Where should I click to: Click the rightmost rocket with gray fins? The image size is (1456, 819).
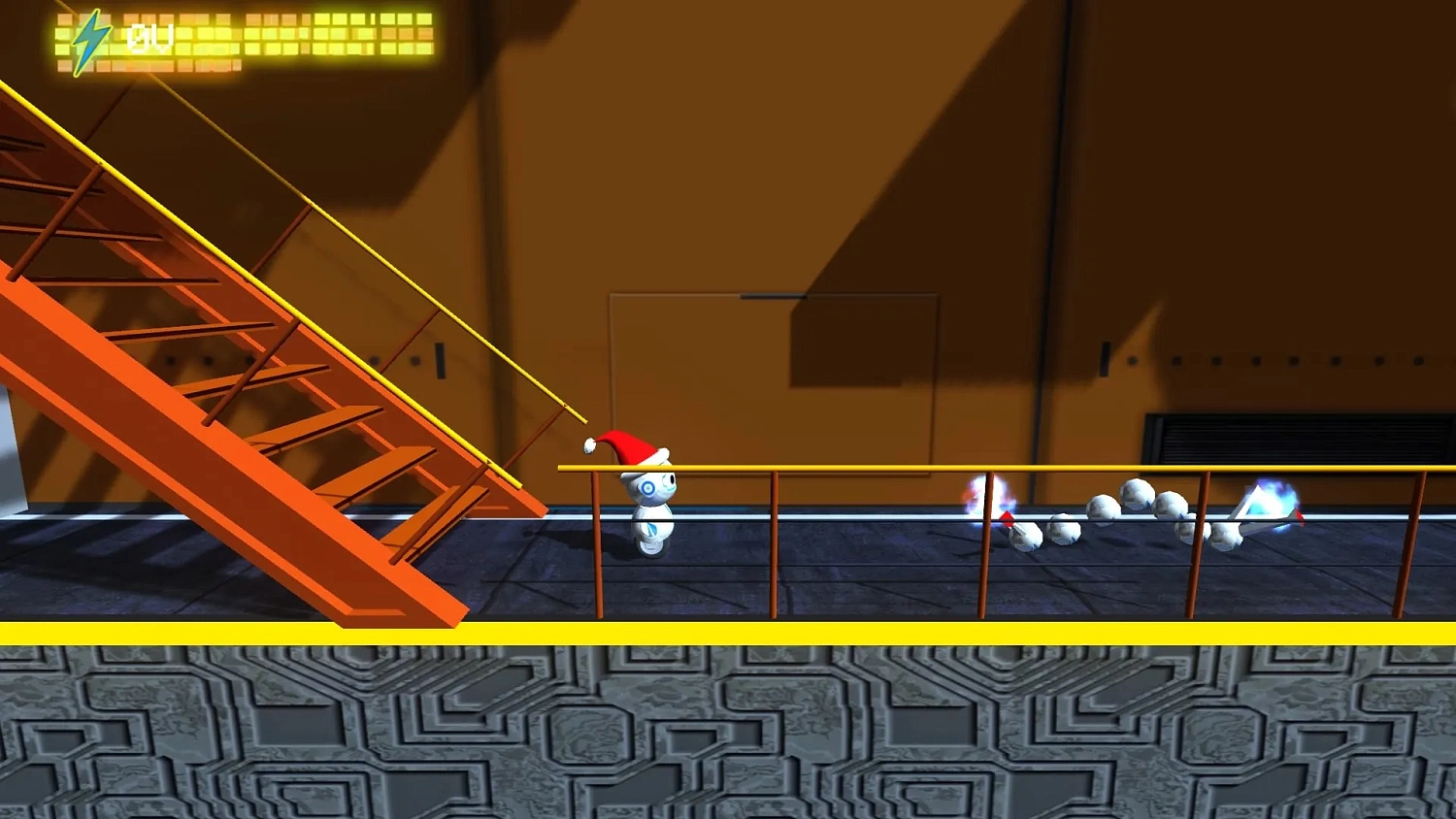(1257, 514)
